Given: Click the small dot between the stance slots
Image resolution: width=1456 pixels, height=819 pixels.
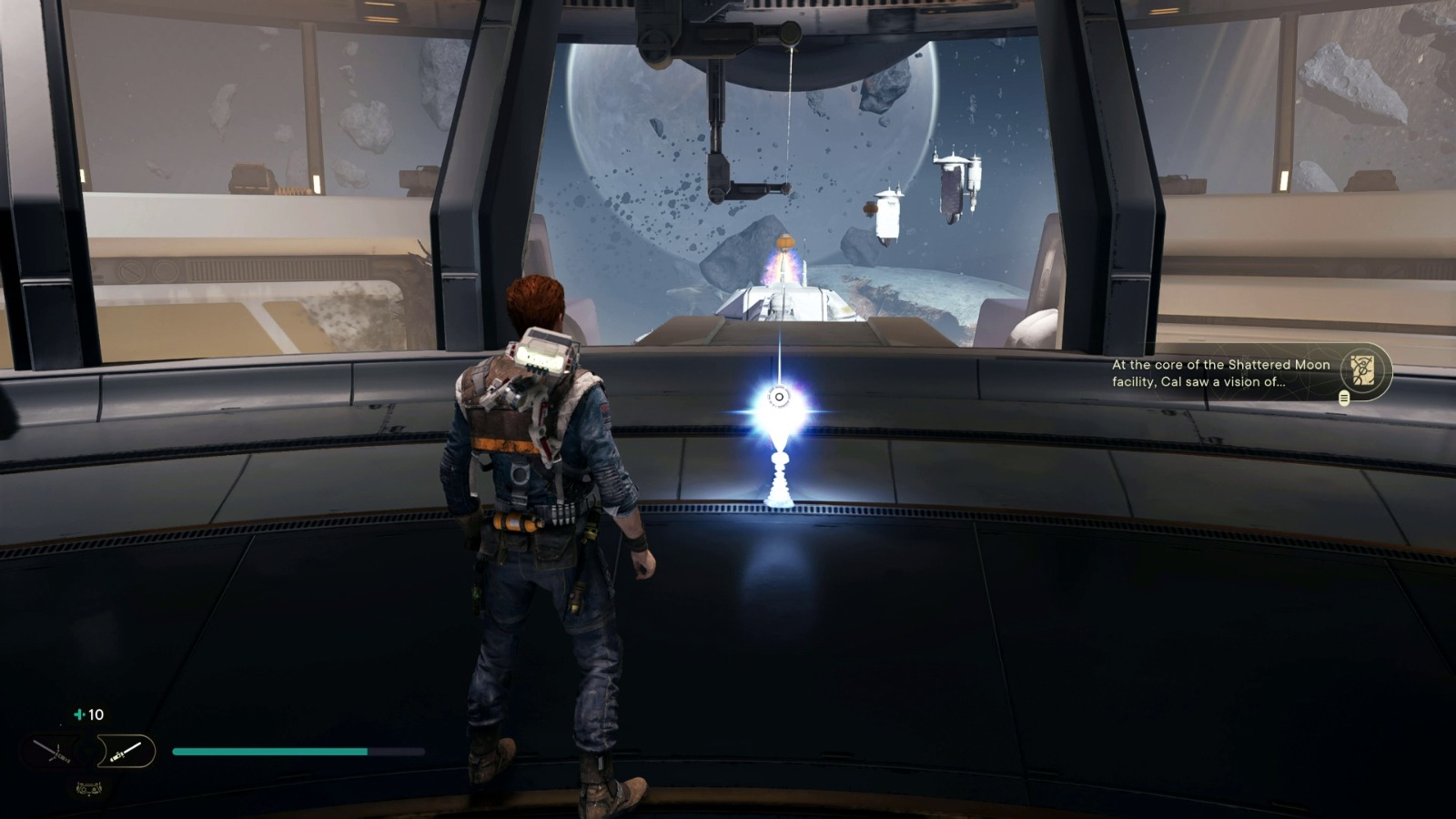Looking at the screenshot, I should point(88,751).
